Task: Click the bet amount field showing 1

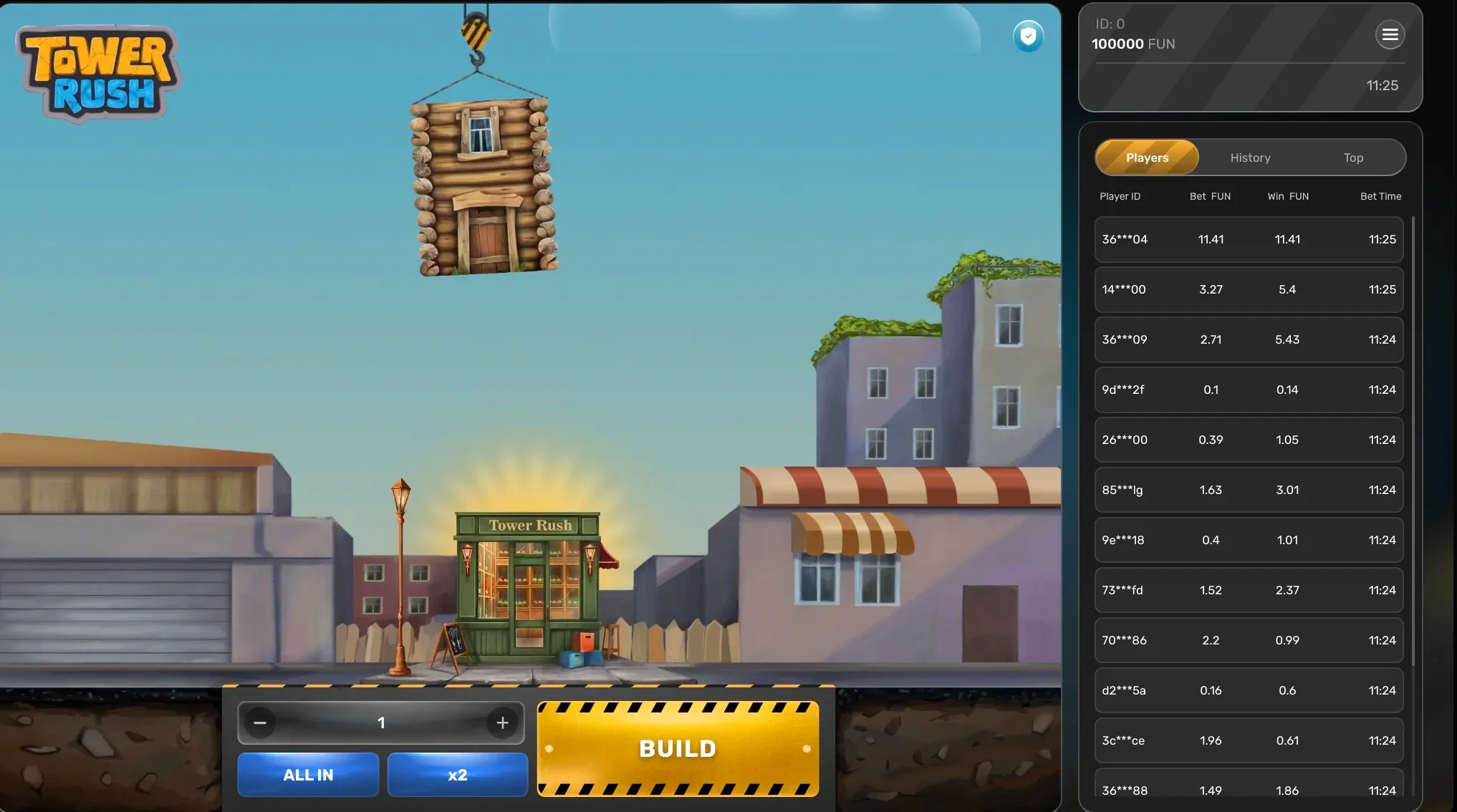Action: coord(380,722)
